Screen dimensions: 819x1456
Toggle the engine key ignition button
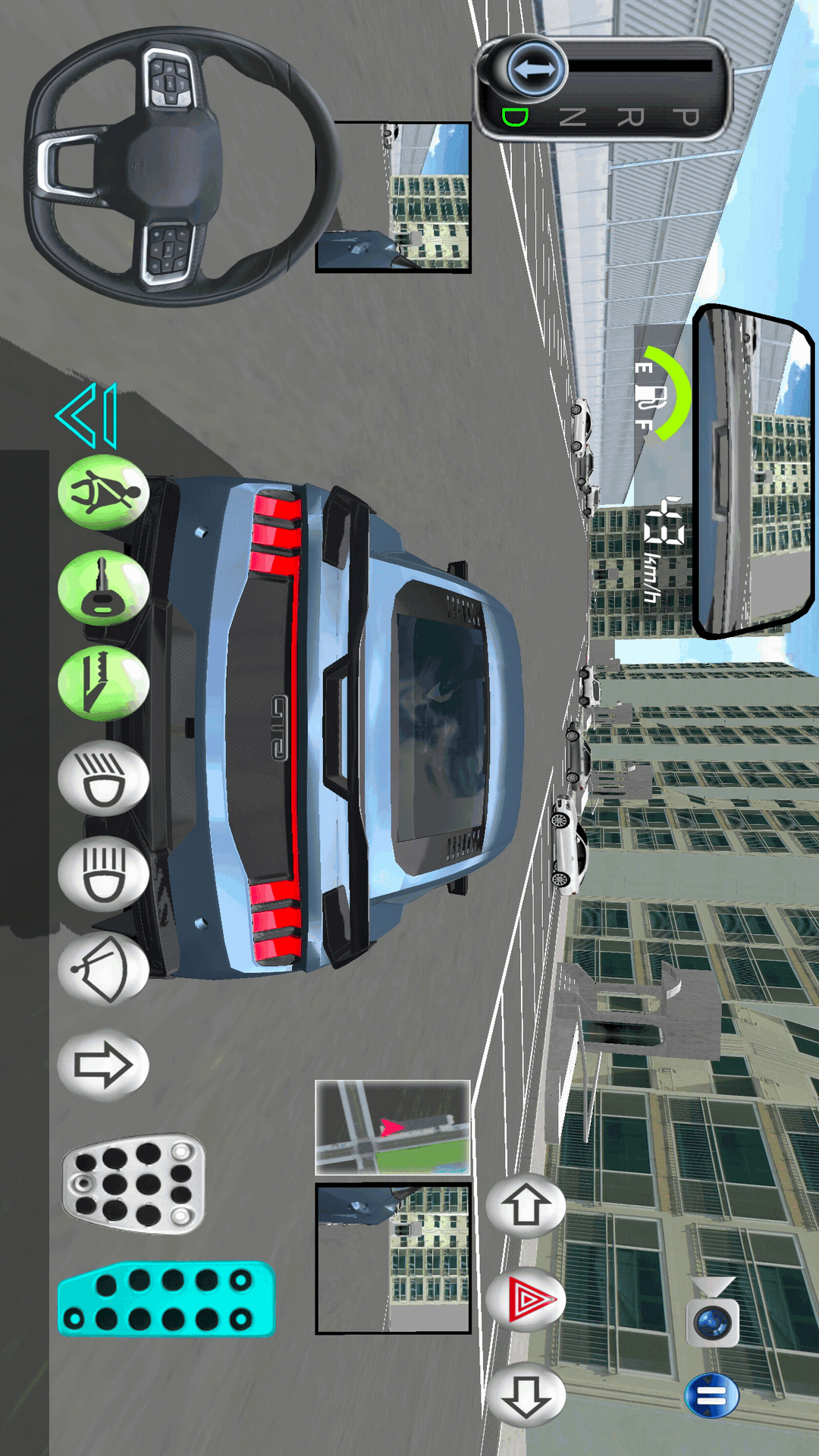point(103,588)
